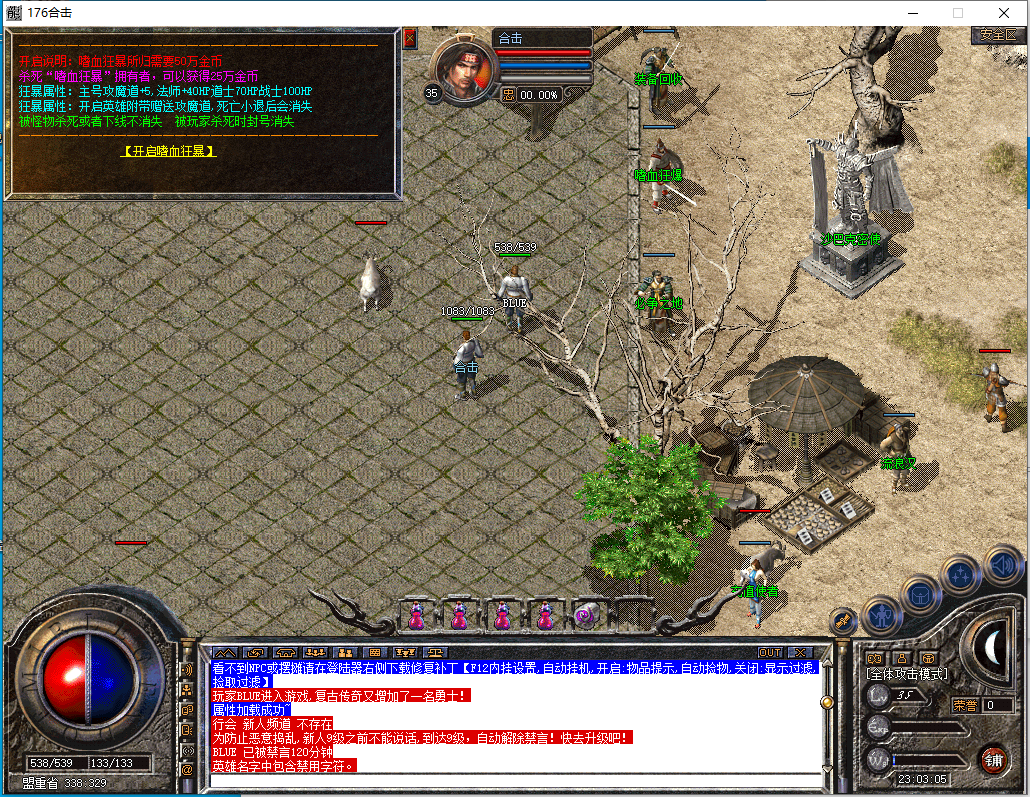Screen dimensions: 1030x797
Task: Click the @ chat channel button
Action: coord(187,770)
